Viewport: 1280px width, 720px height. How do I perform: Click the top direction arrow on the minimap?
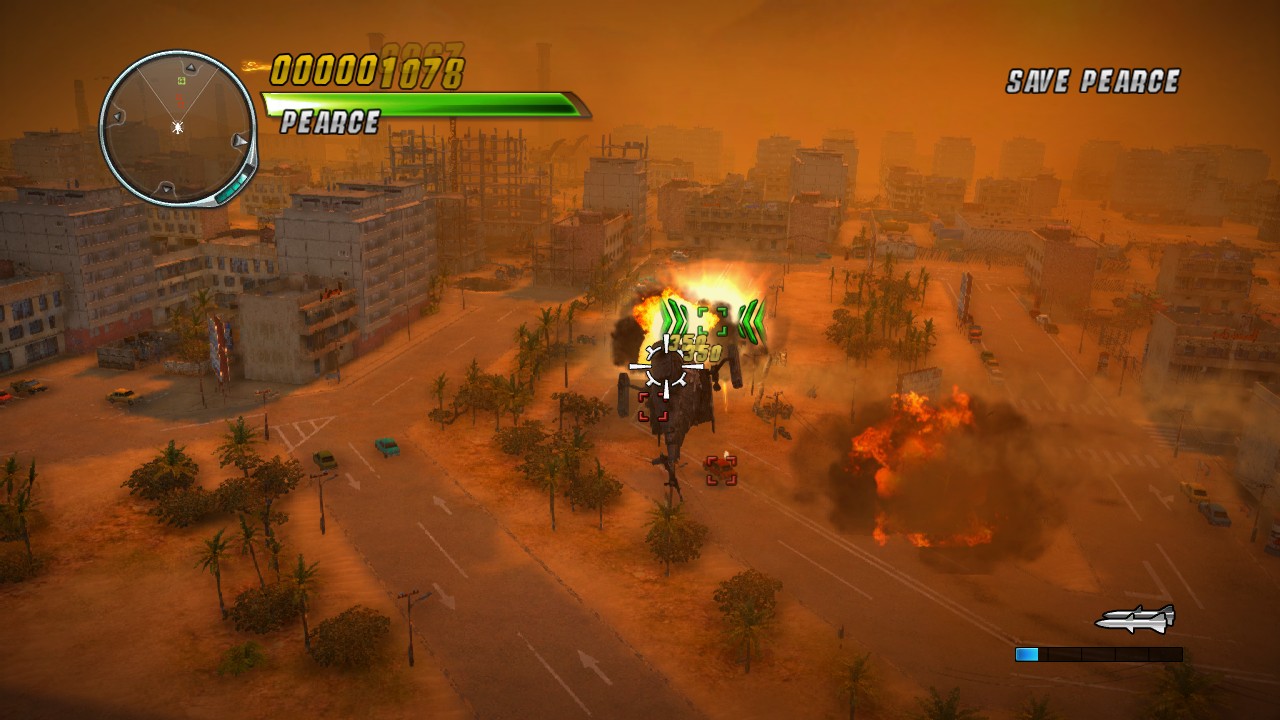pyautogui.click(x=190, y=67)
